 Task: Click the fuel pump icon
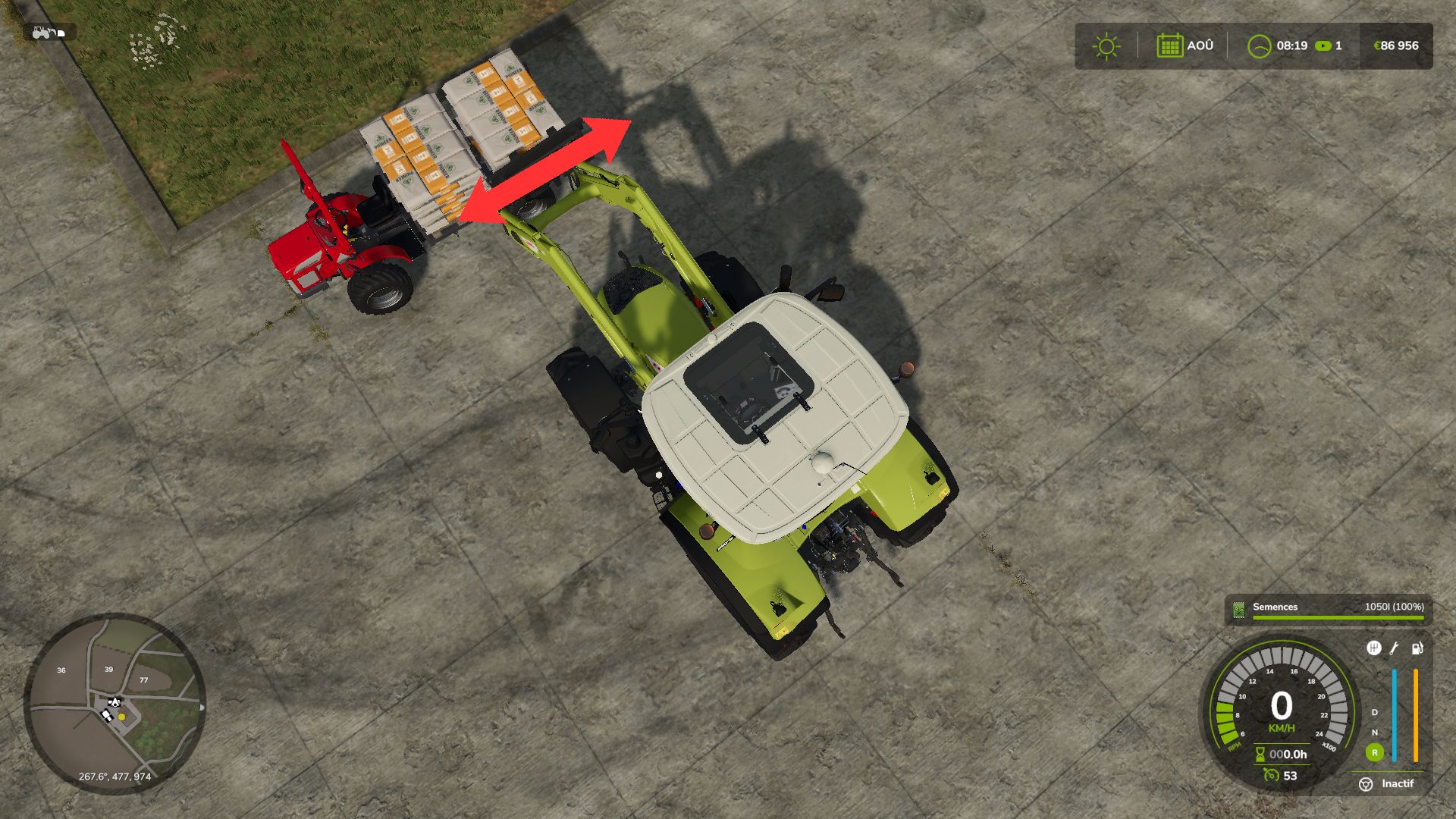[x=1417, y=648]
